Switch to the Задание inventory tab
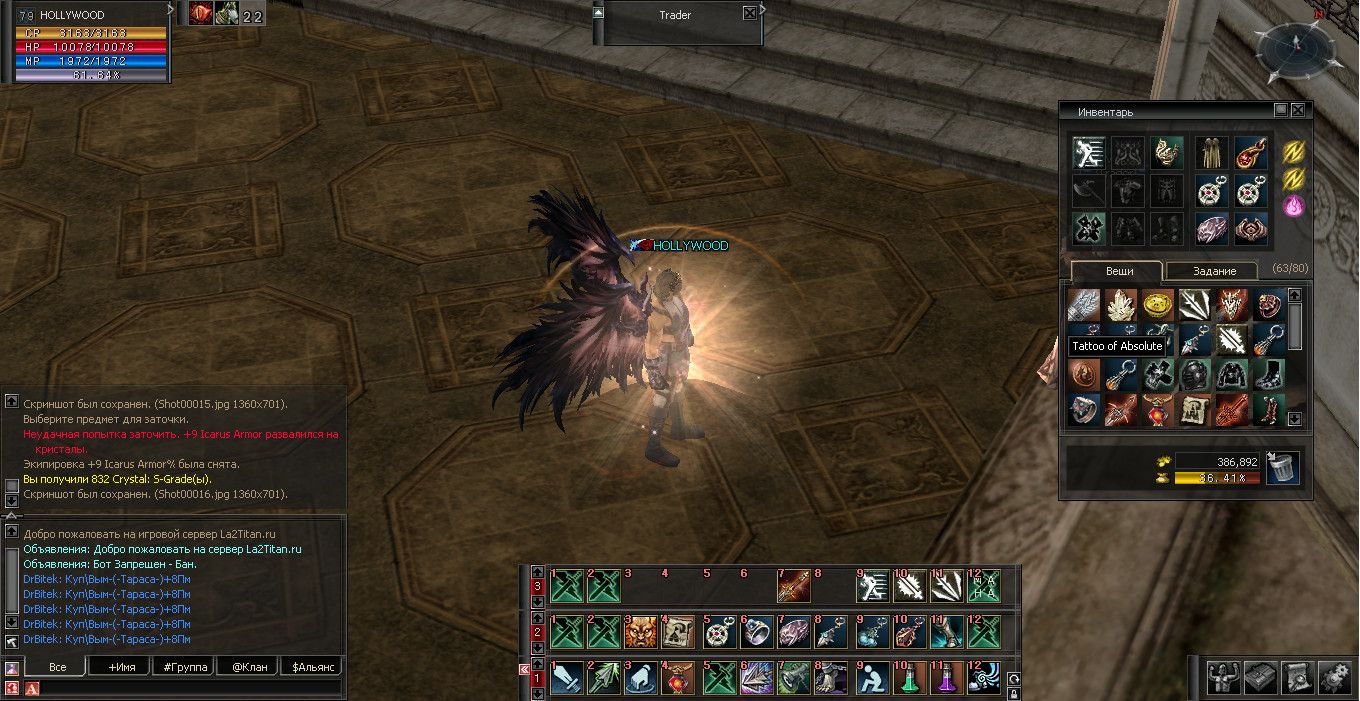The image size is (1360, 701). pos(1214,271)
